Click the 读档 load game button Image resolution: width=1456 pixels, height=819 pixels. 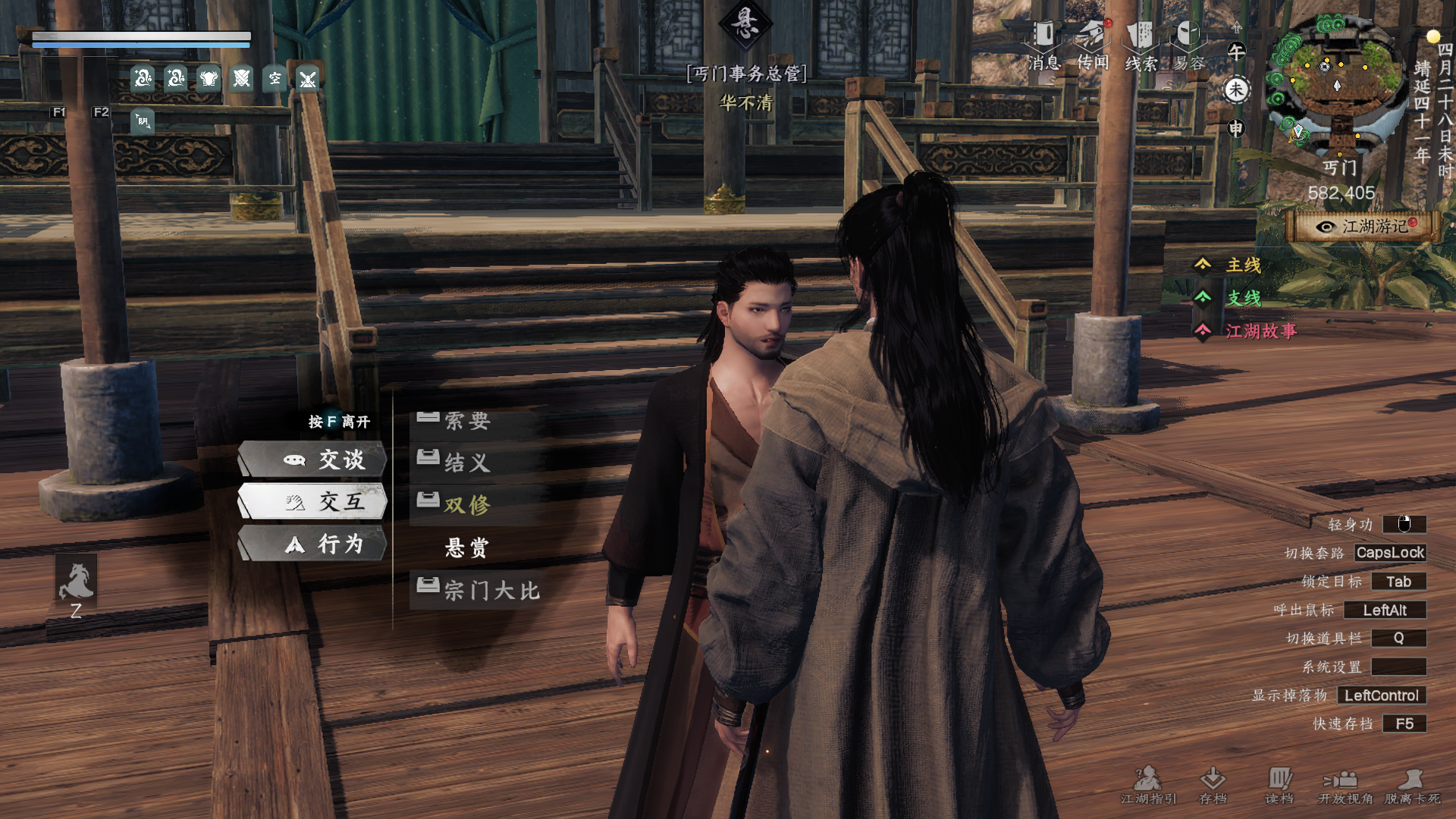[x=1279, y=785]
